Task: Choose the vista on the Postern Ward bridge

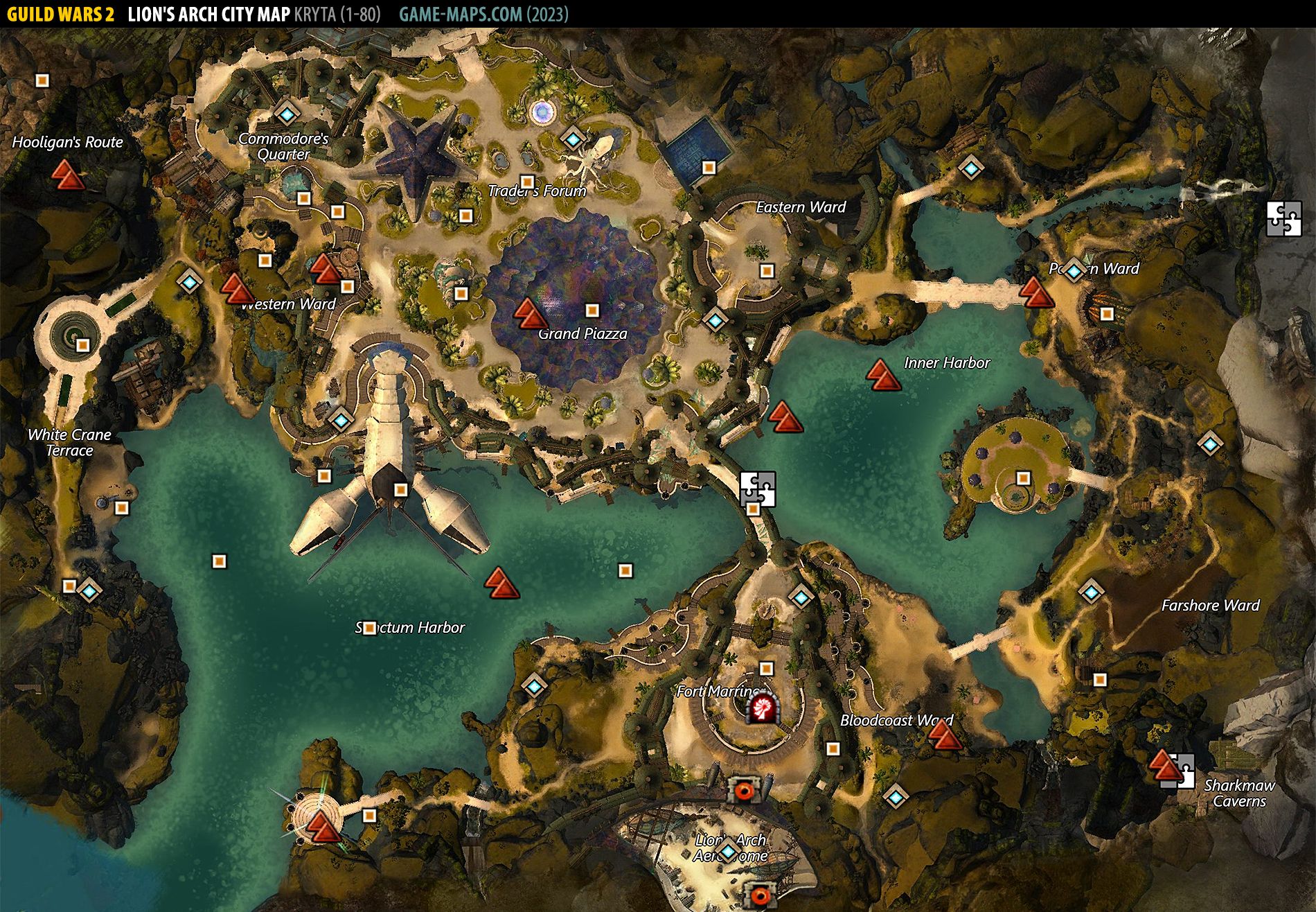Action: (x=1035, y=292)
